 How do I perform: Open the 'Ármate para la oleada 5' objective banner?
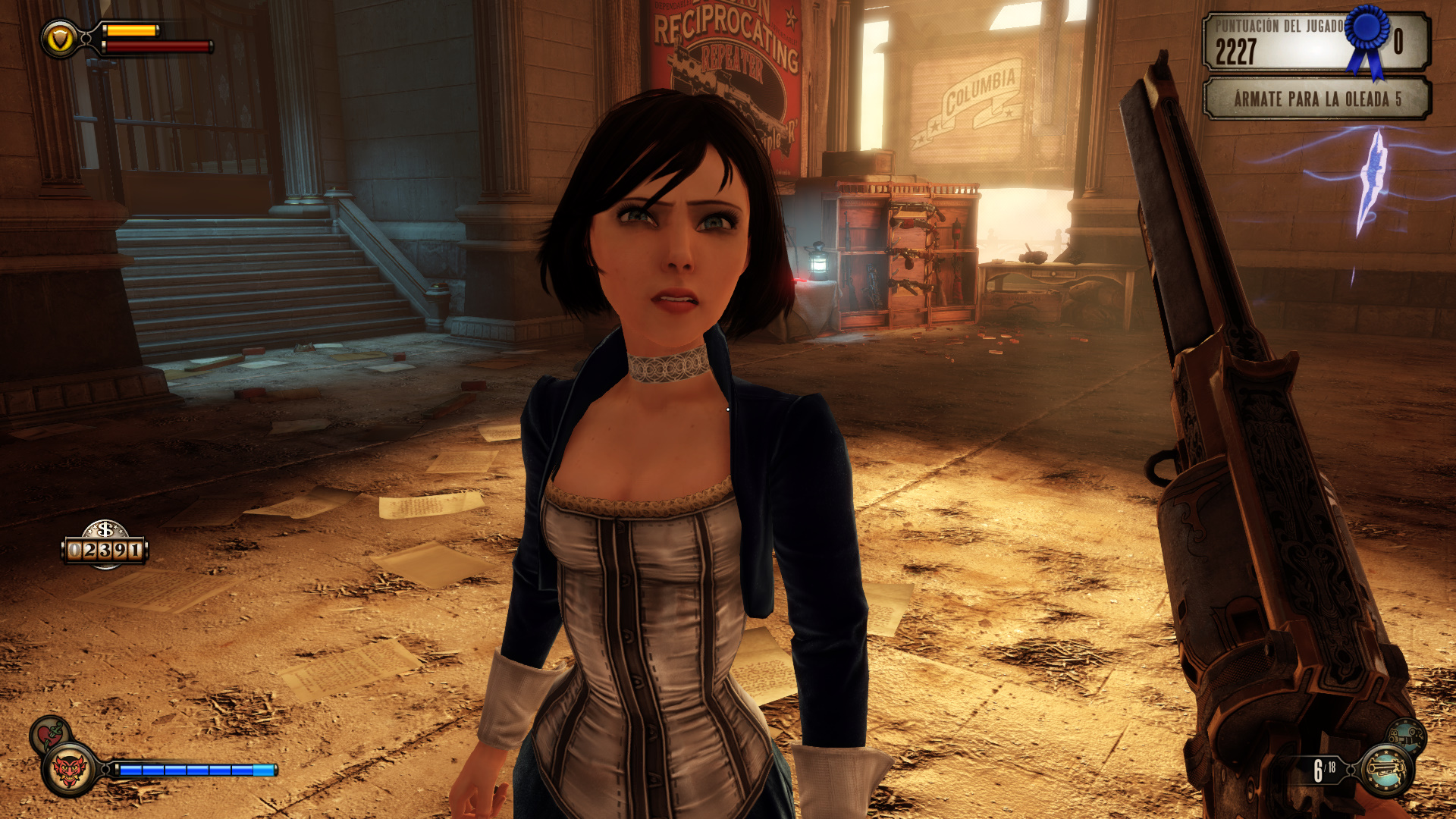pyautogui.click(x=1316, y=99)
